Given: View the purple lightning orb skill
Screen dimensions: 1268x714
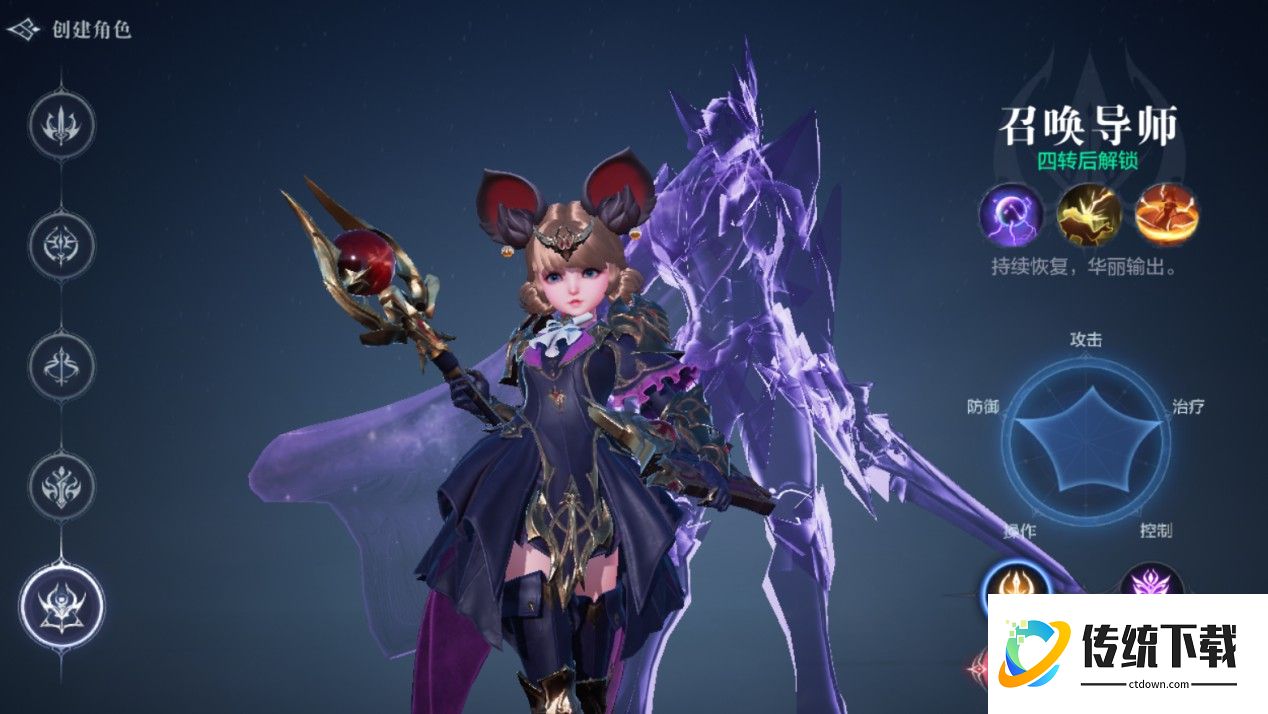Looking at the screenshot, I should tap(1010, 215).
